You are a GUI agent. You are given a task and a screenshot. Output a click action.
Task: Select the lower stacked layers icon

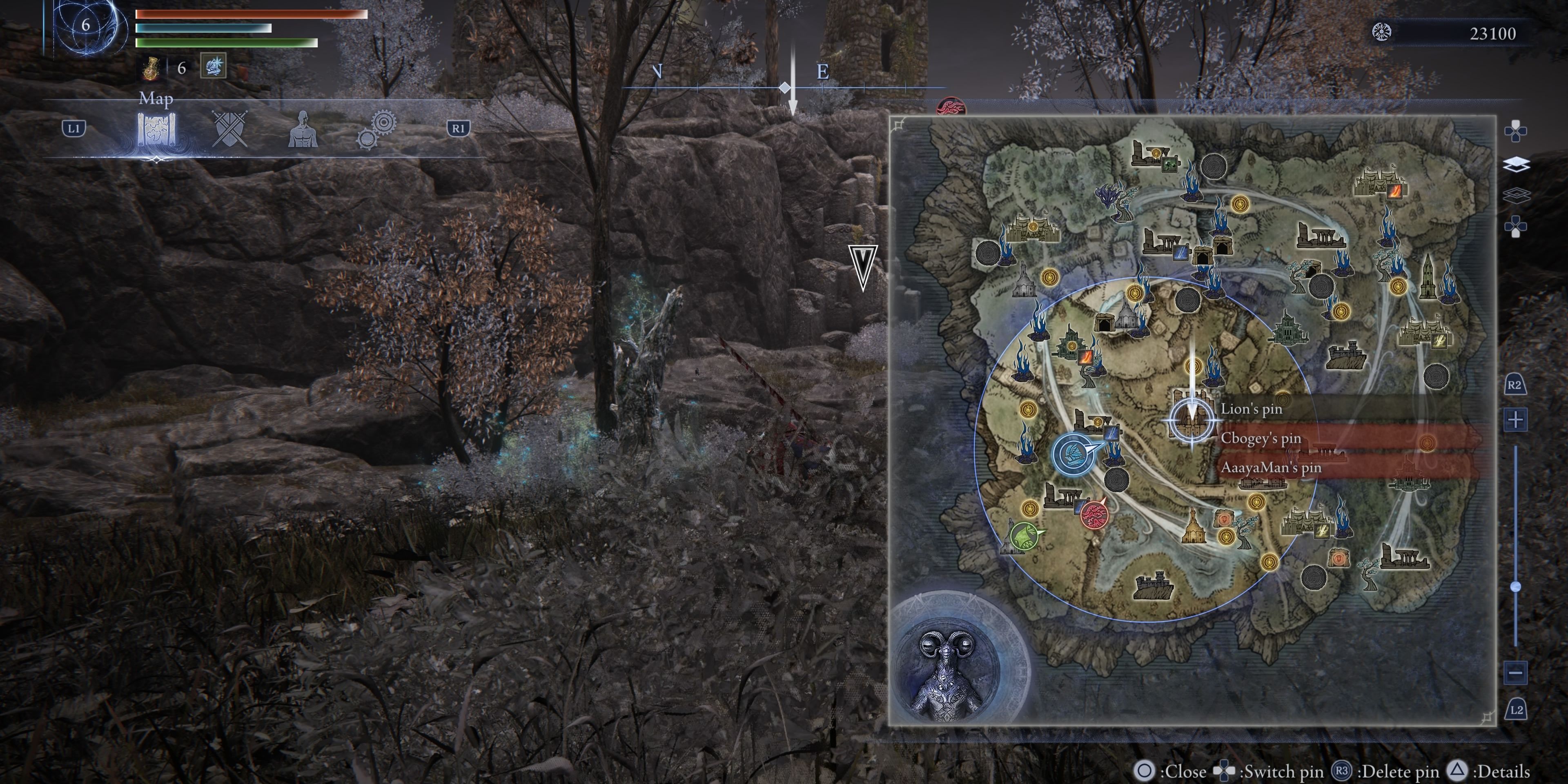tap(1516, 196)
